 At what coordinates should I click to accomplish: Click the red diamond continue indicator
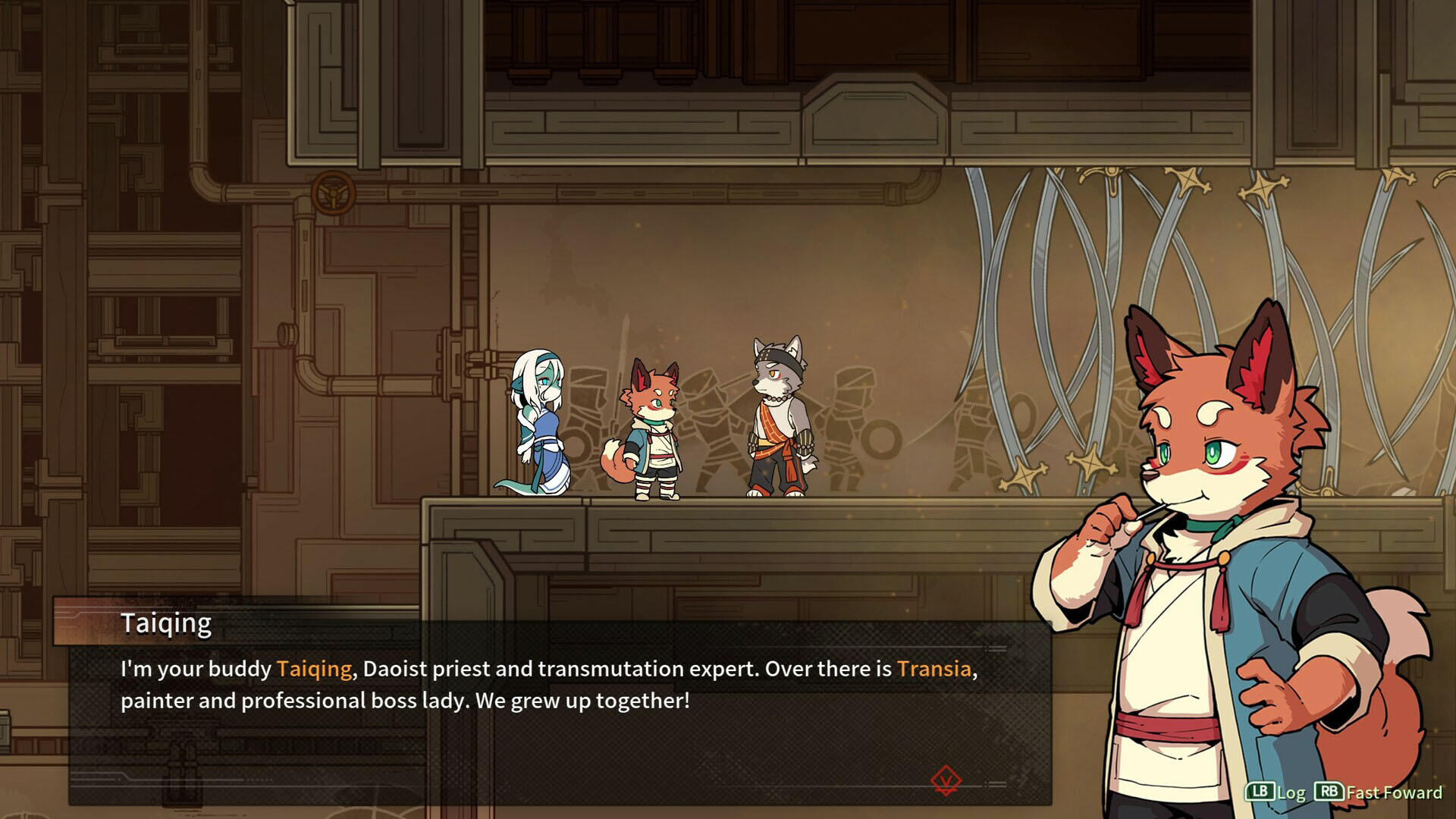(x=946, y=780)
